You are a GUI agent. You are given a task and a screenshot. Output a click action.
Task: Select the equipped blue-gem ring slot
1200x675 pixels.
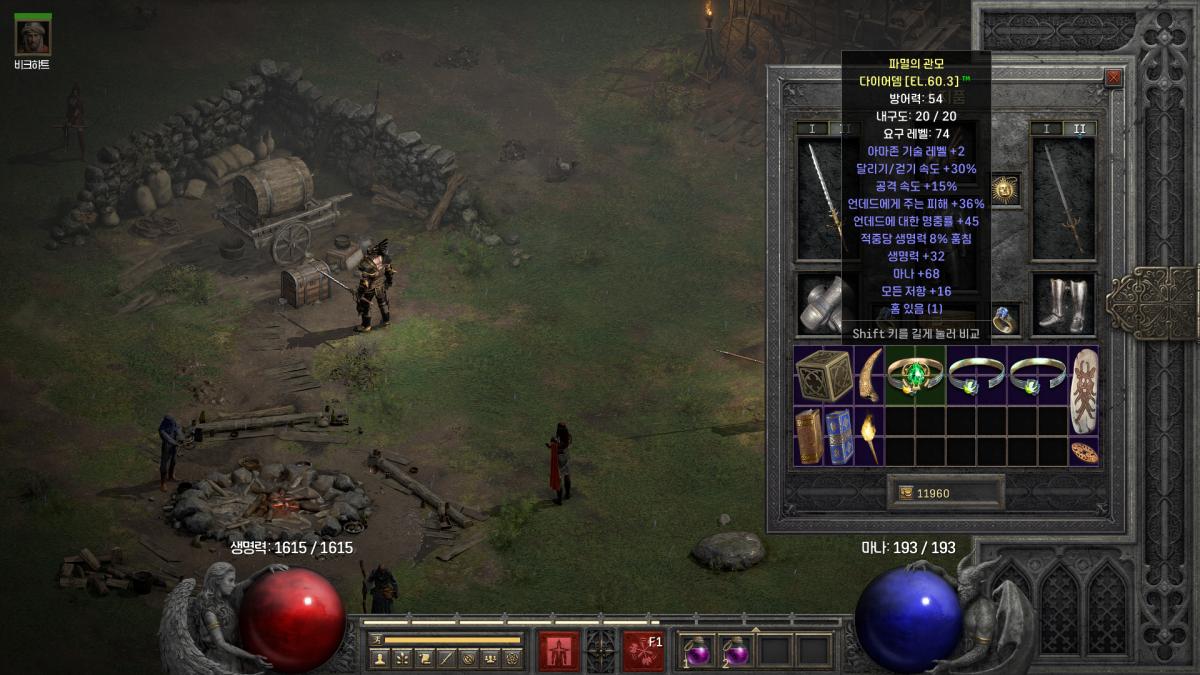(1004, 317)
